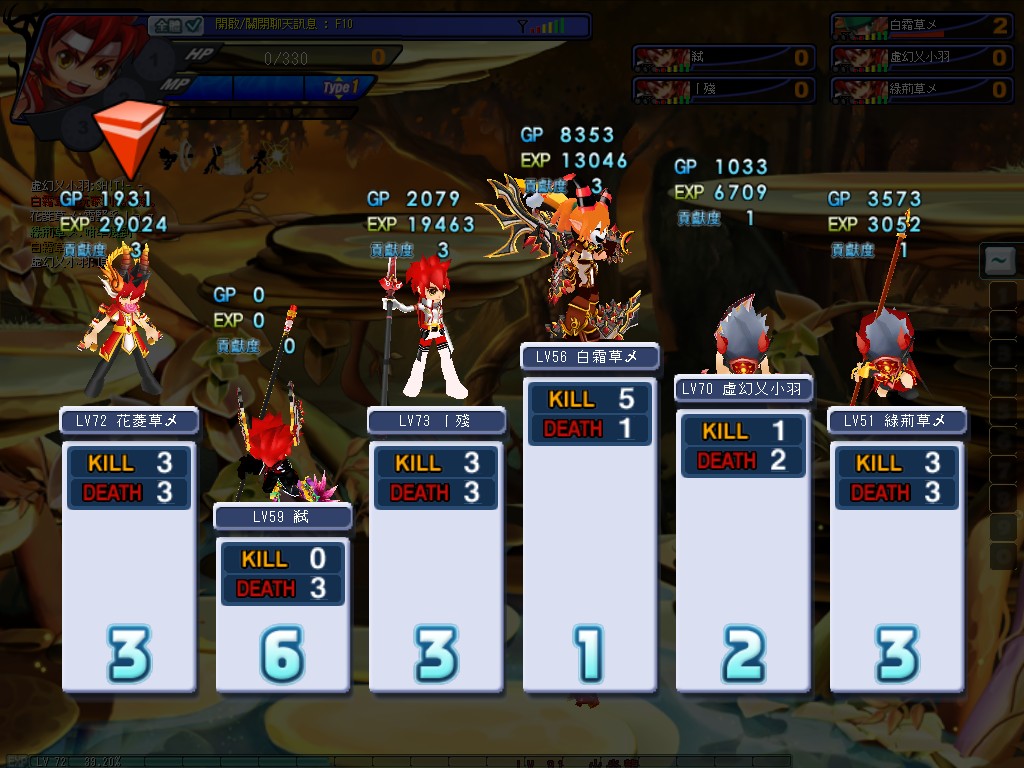Open the LV59 弒 result panel
1024x768 pixels.
[x=283, y=600]
